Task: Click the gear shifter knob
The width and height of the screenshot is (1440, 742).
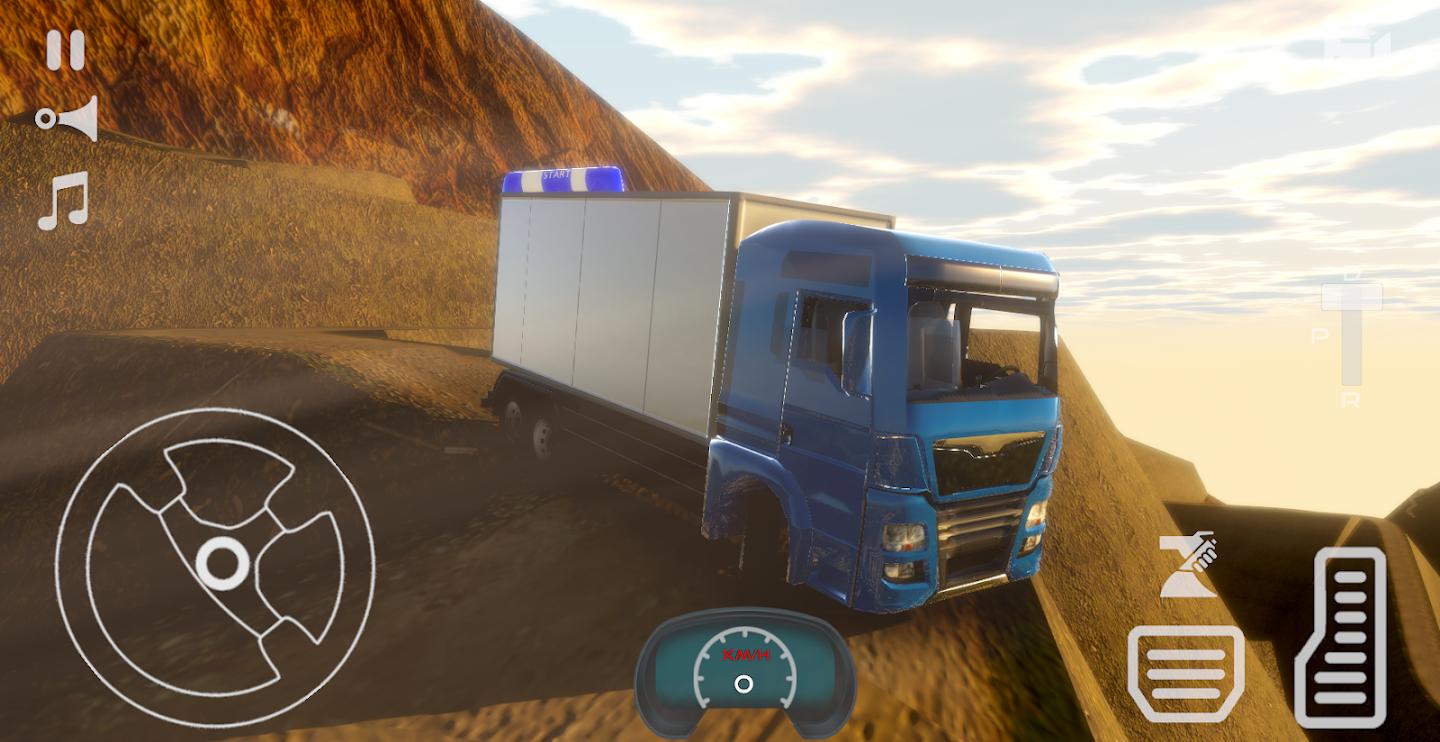Action: tap(1351, 297)
